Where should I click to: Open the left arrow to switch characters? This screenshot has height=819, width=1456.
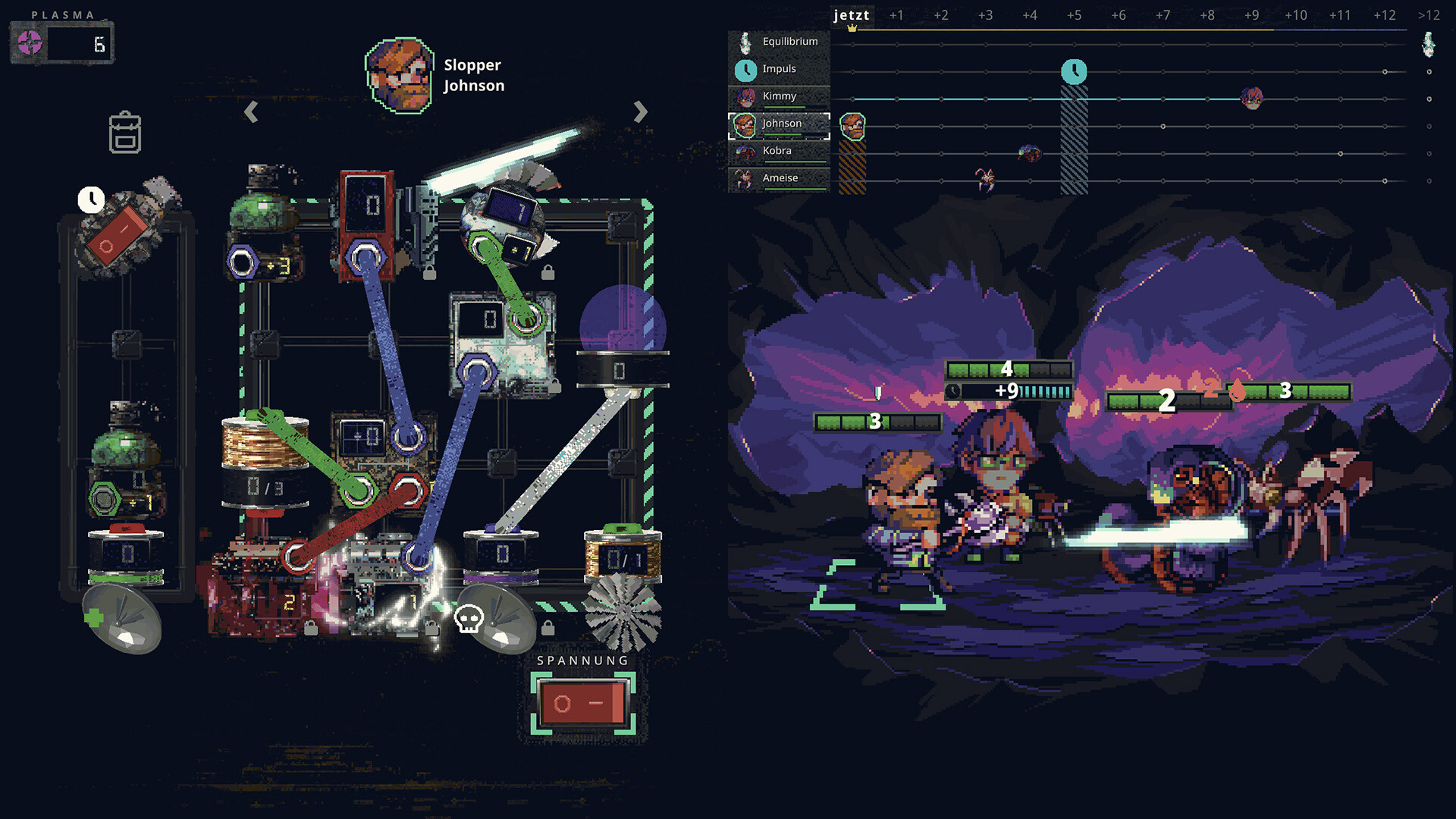click(x=250, y=112)
